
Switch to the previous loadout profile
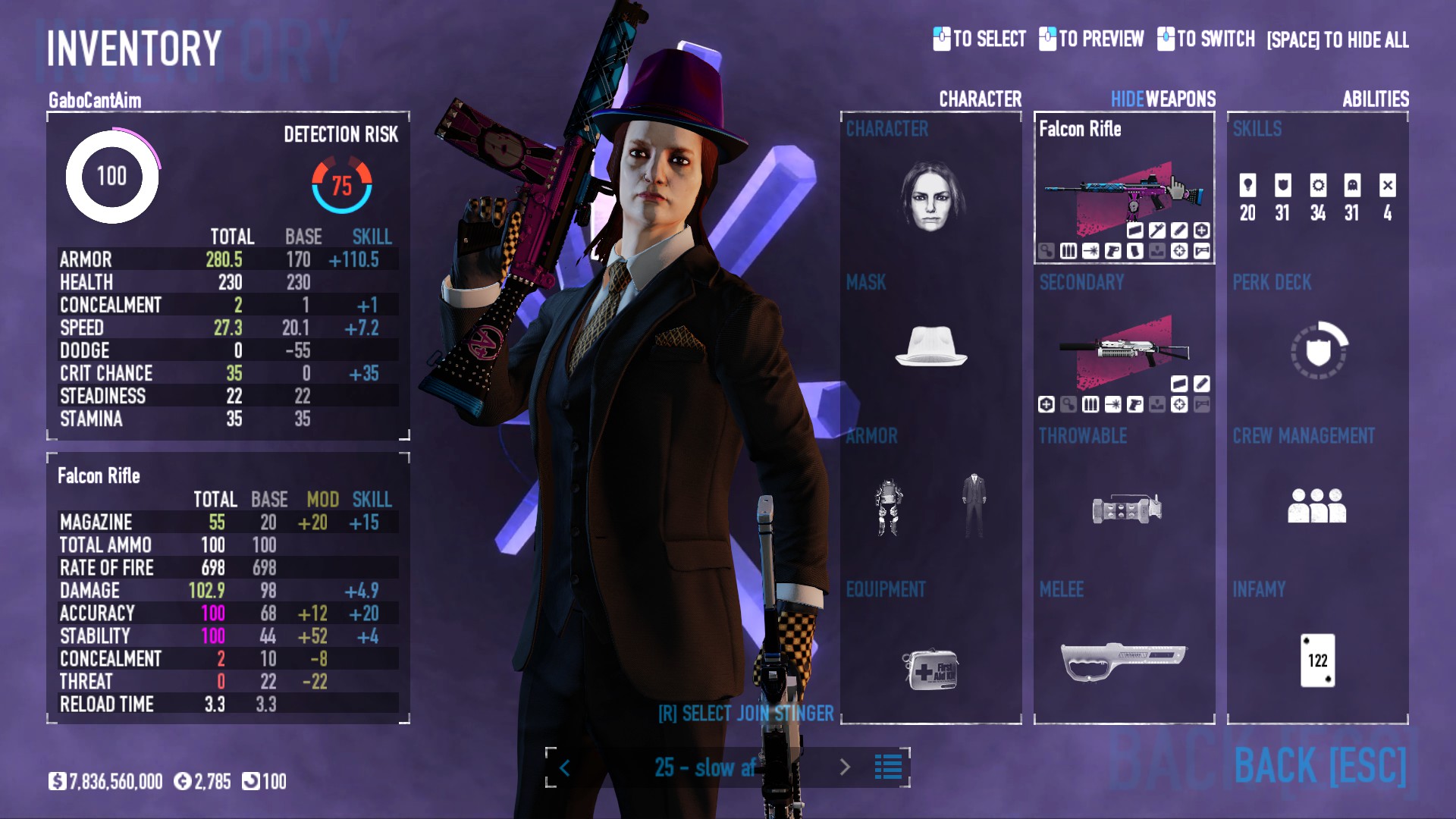click(x=565, y=768)
